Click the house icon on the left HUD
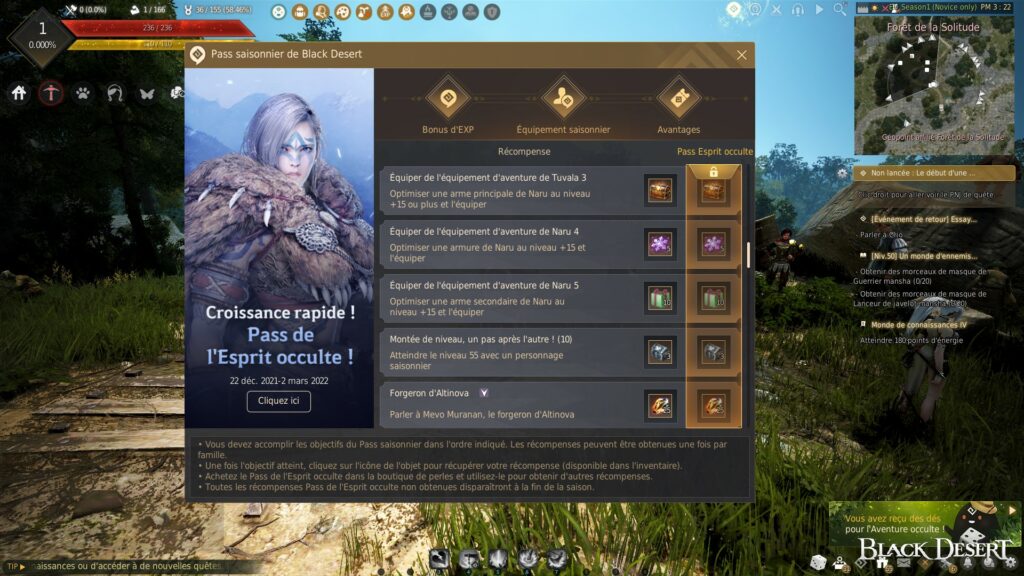Screen dimensions: 1024x576 click(19, 93)
